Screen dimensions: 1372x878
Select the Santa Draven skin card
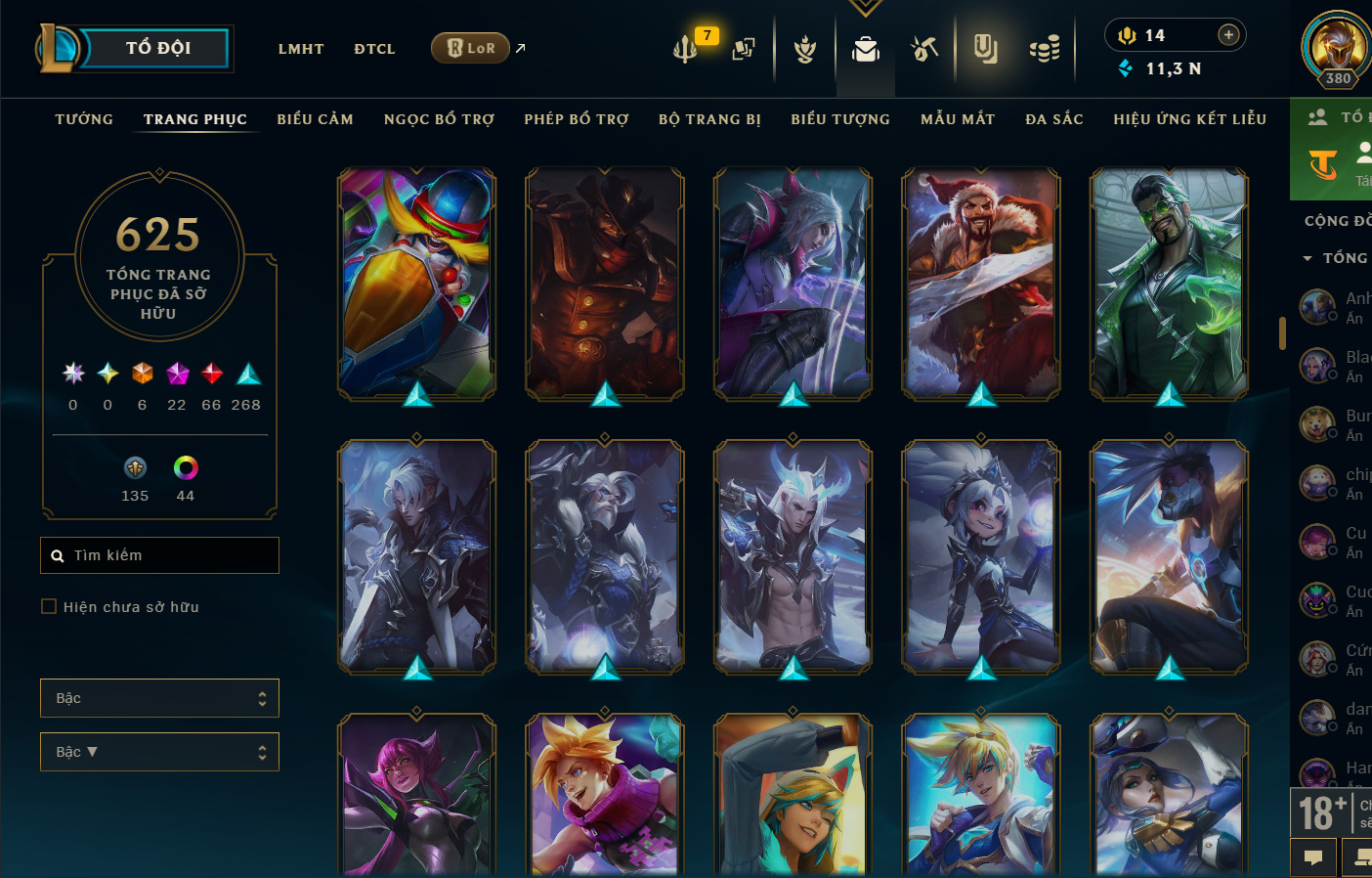(x=980, y=284)
